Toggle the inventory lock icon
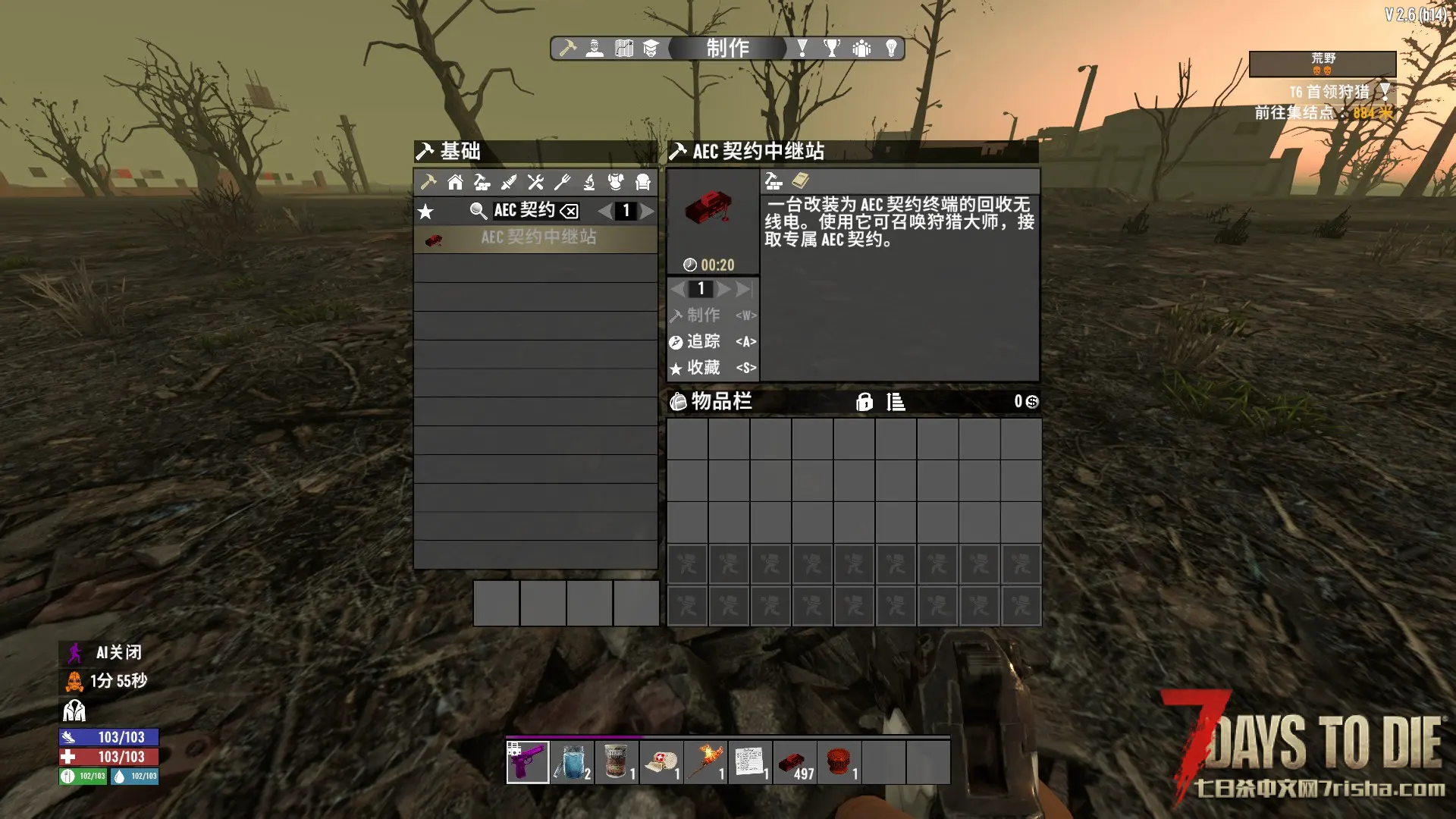Screen dimensions: 1456x819 (x=864, y=402)
